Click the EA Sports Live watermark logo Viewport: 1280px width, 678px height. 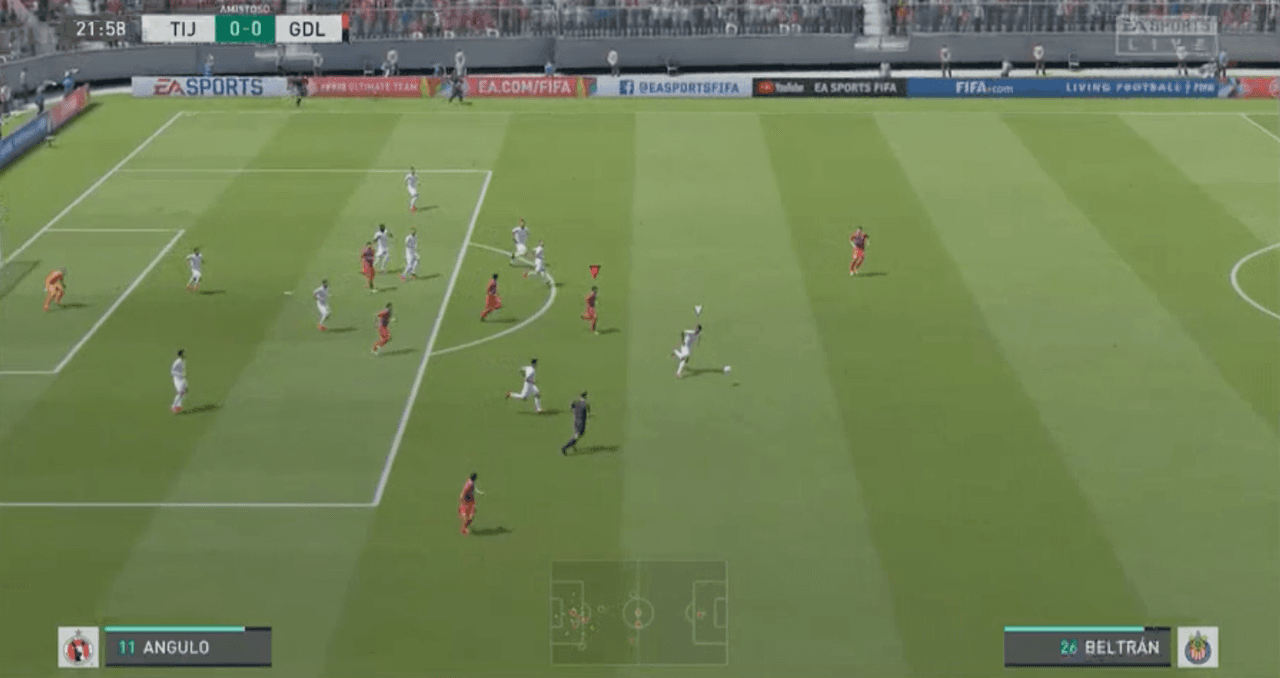[1166, 35]
